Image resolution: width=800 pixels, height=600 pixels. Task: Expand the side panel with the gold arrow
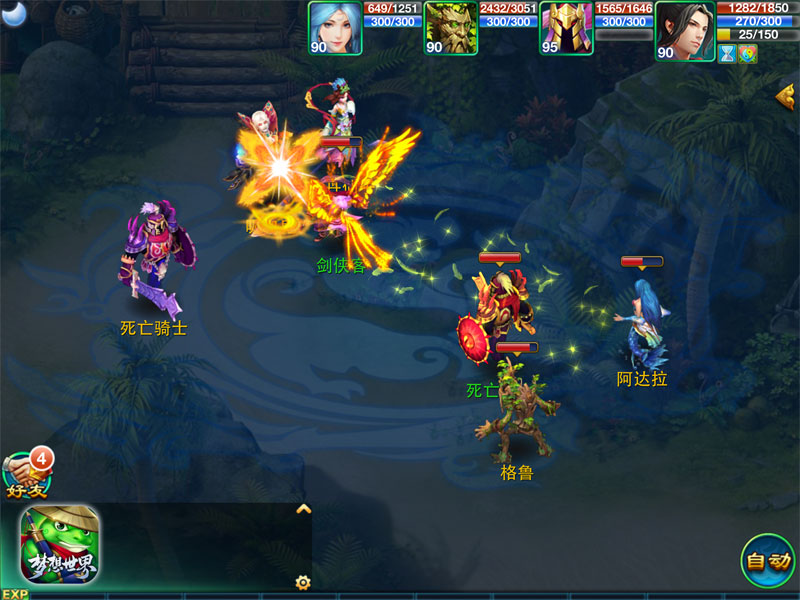786,95
